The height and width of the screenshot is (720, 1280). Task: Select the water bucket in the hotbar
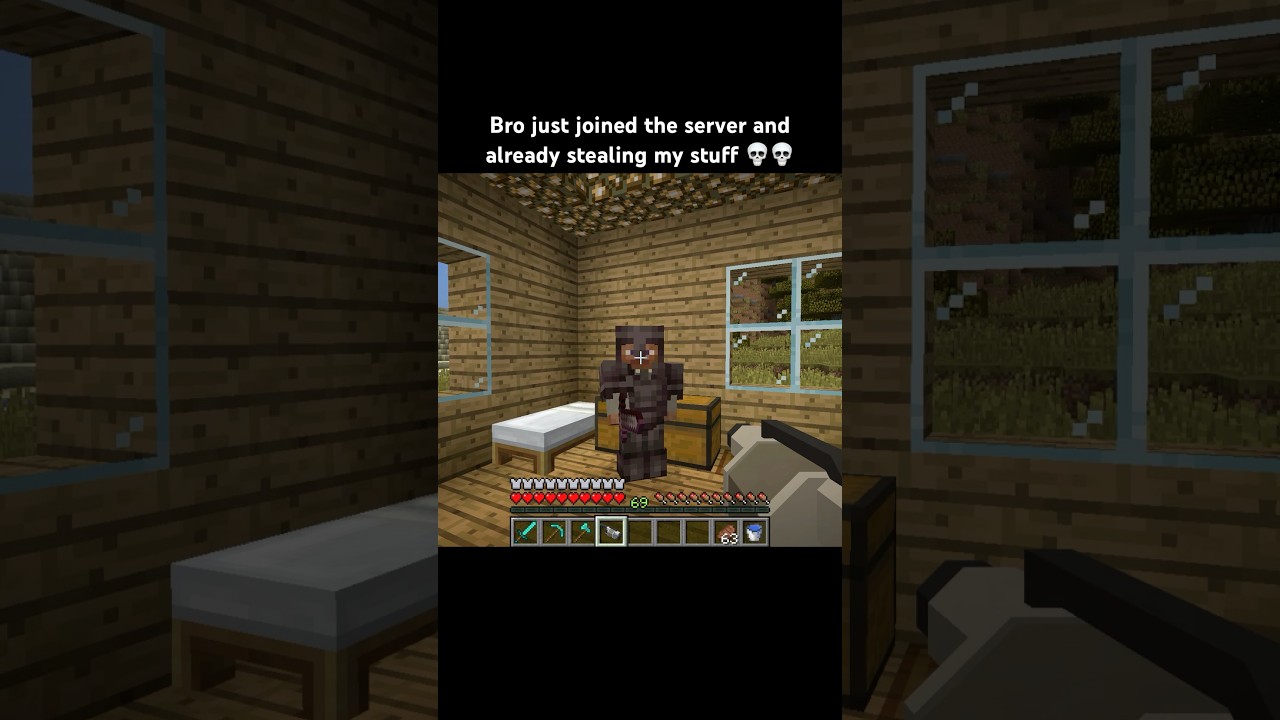[754, 531]
